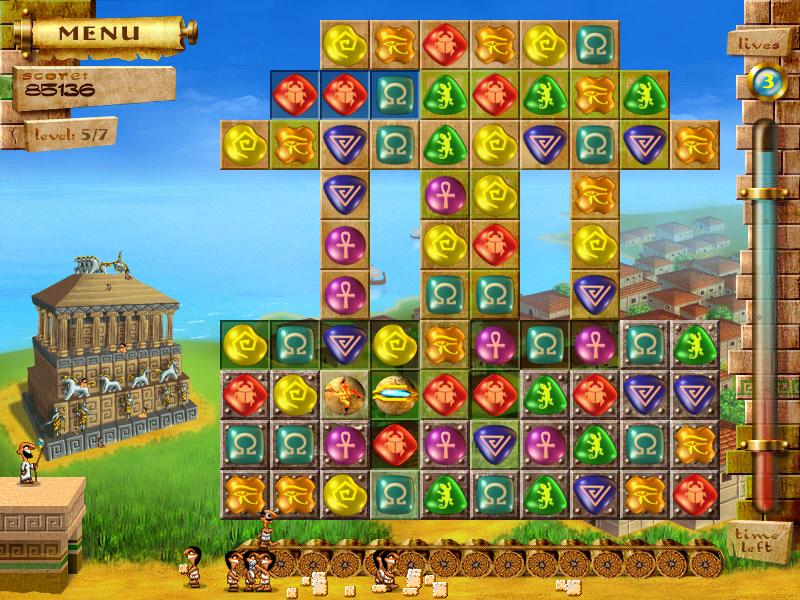Select the red scarab stone directly below the golden orb
800x600 pixels.
point(395,440)
